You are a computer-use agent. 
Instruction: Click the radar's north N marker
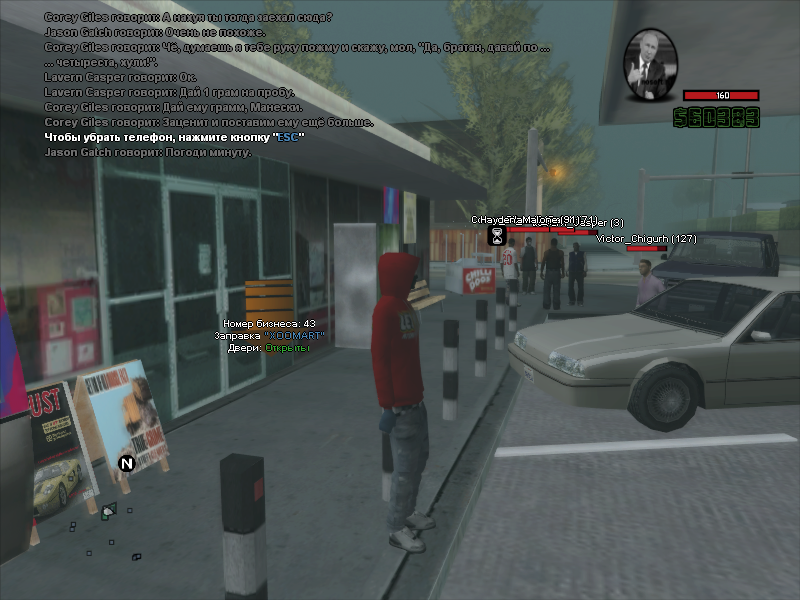tap(126, 463)
